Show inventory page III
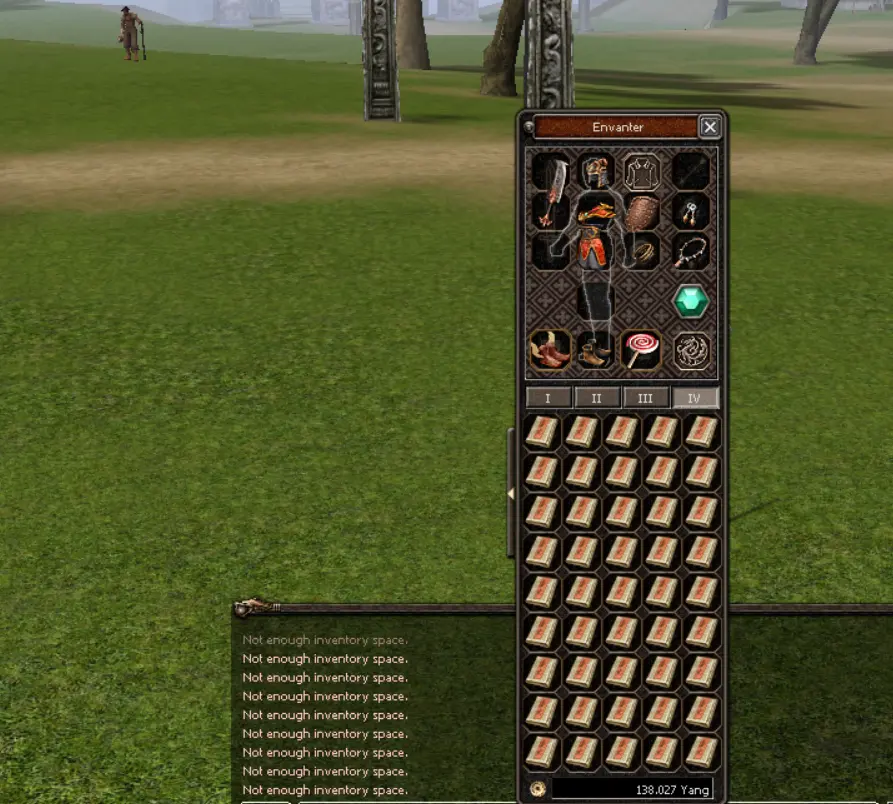Screen dimensions: 893x804 646,398
